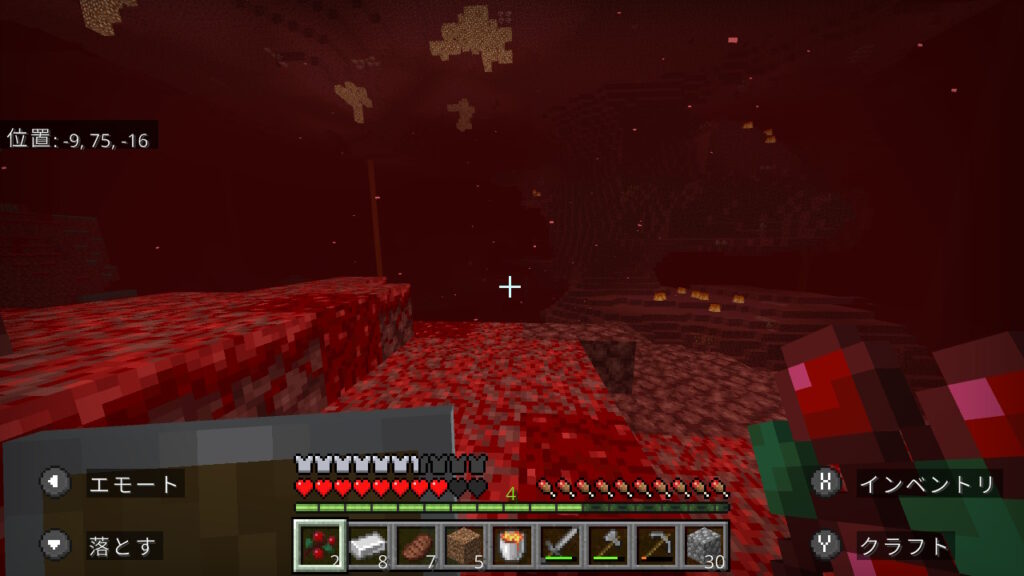Select the iron pickaxe slot
The height and width of the screenshot is (576, 1024).
click(x=655, y=545)
